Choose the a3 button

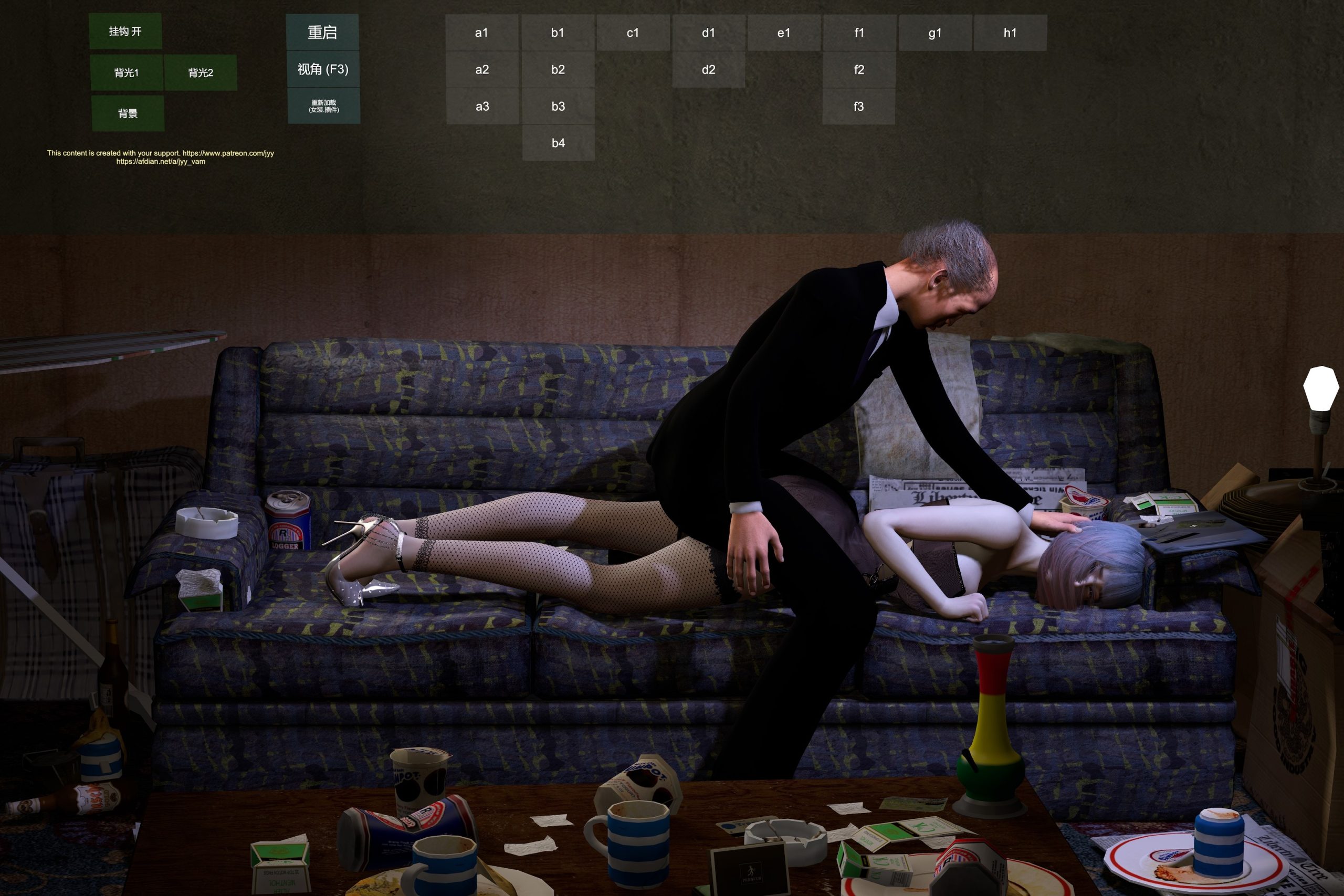(482, 106)
